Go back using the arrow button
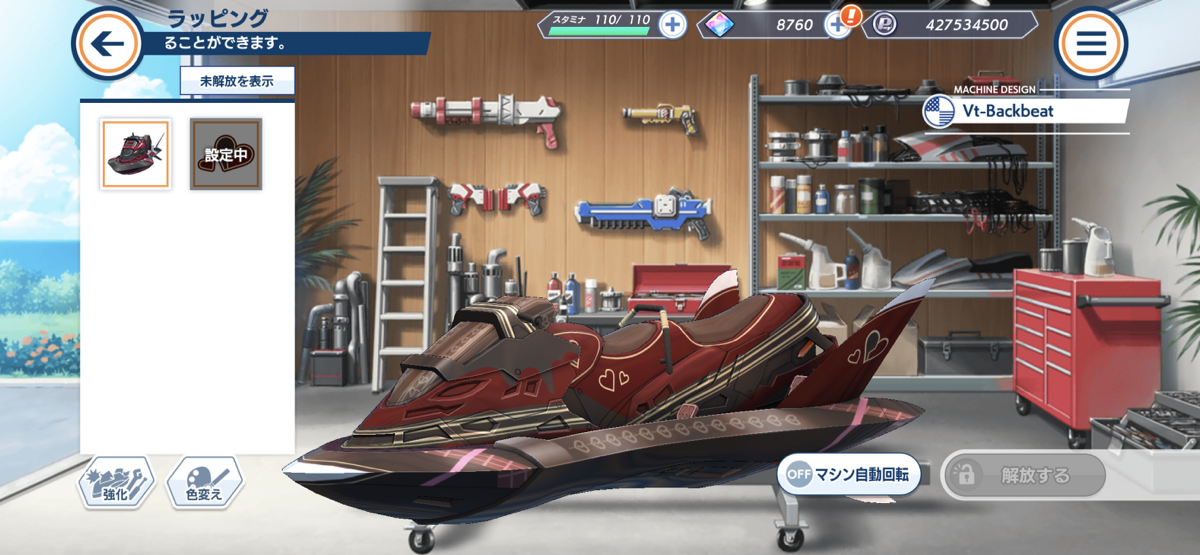This screenshot has width=1200, height=555. [106, 42]
